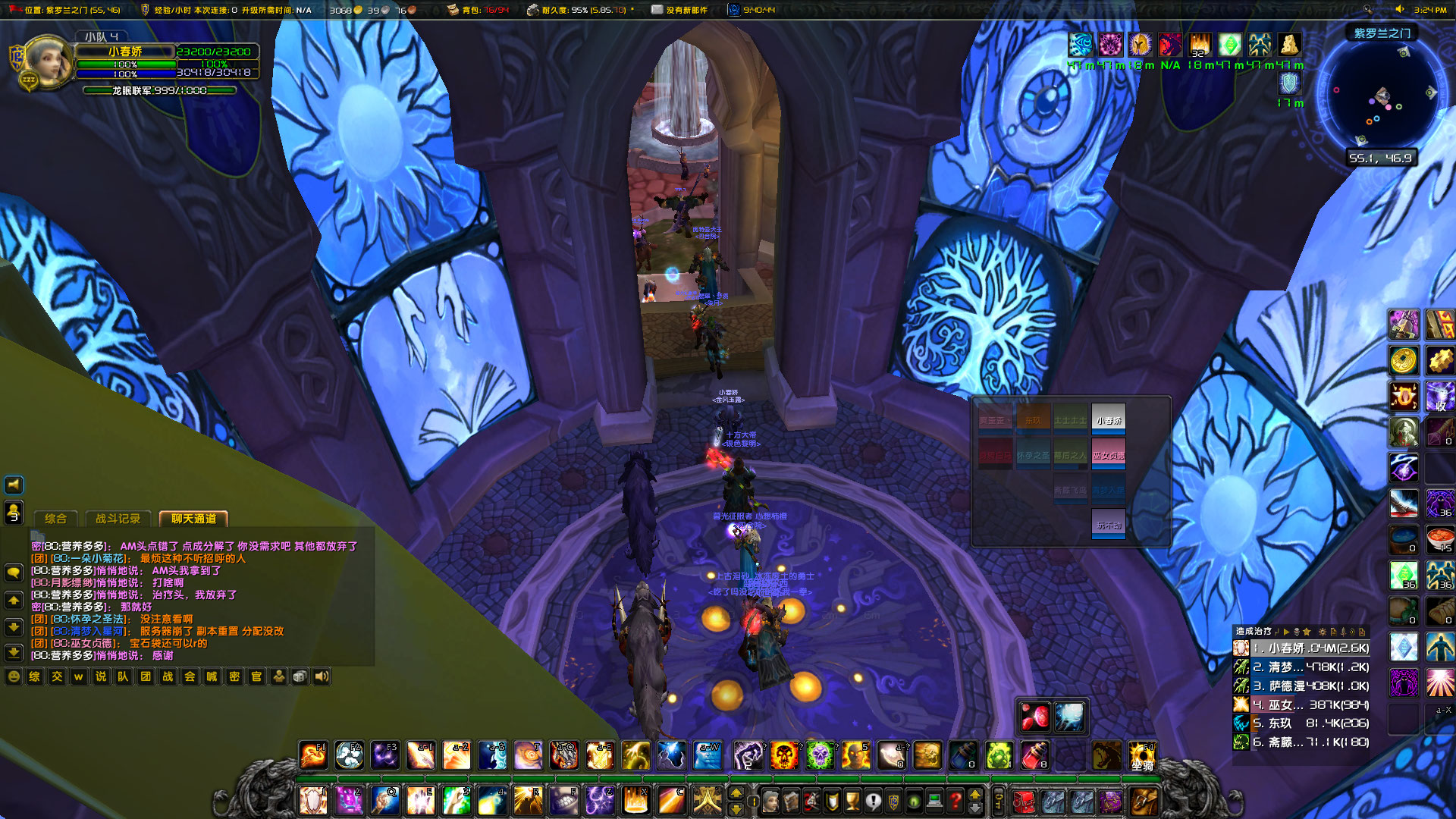Switch to the 战斗记录 combat log tab
The width and height of the screenshot is (1456, 819).
pos(118,519)
